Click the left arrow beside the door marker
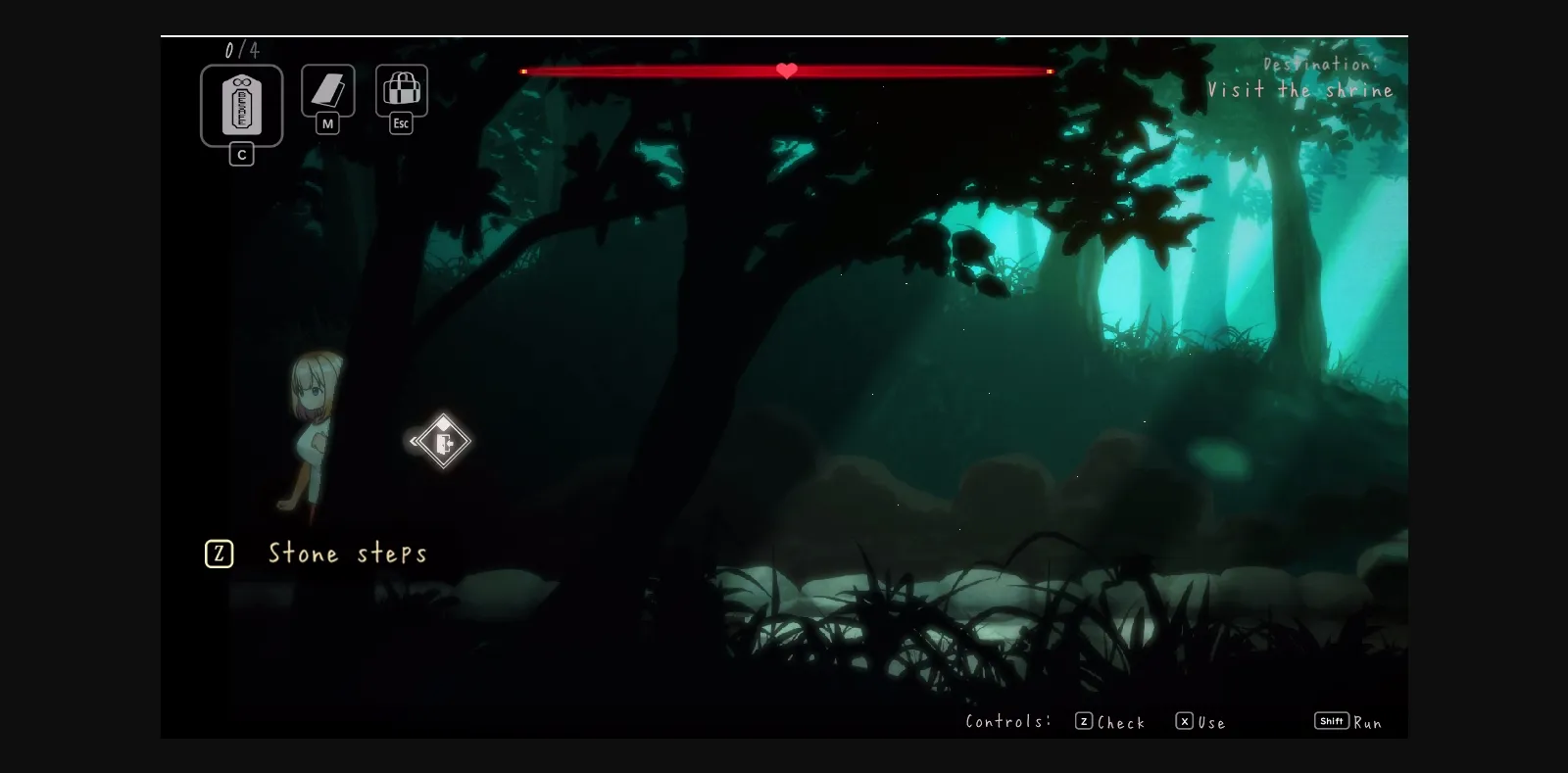The height and width of the screenshot is (773, 1568). click(x=414, y=442)
